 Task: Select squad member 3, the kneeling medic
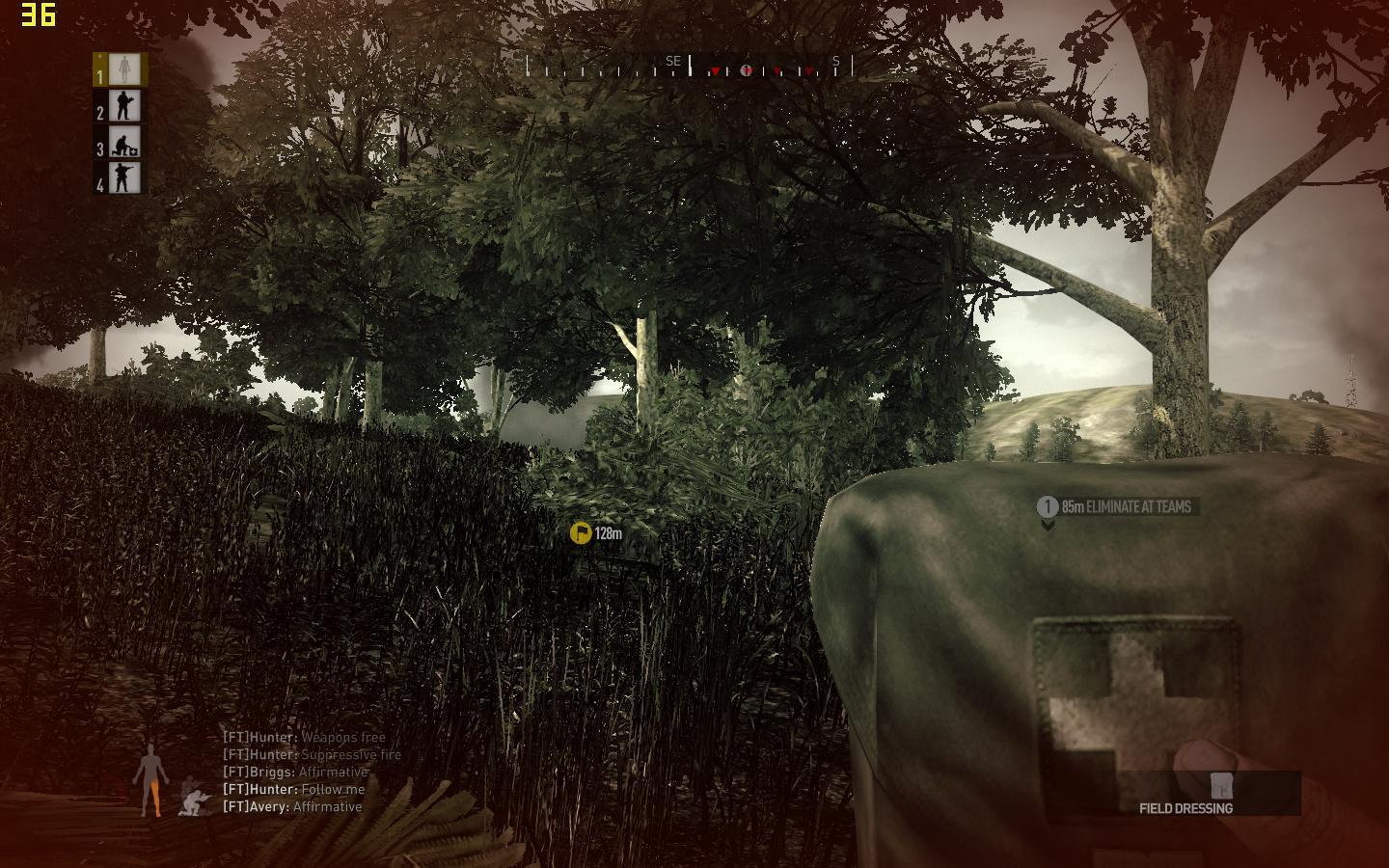(x=122, y=142)
